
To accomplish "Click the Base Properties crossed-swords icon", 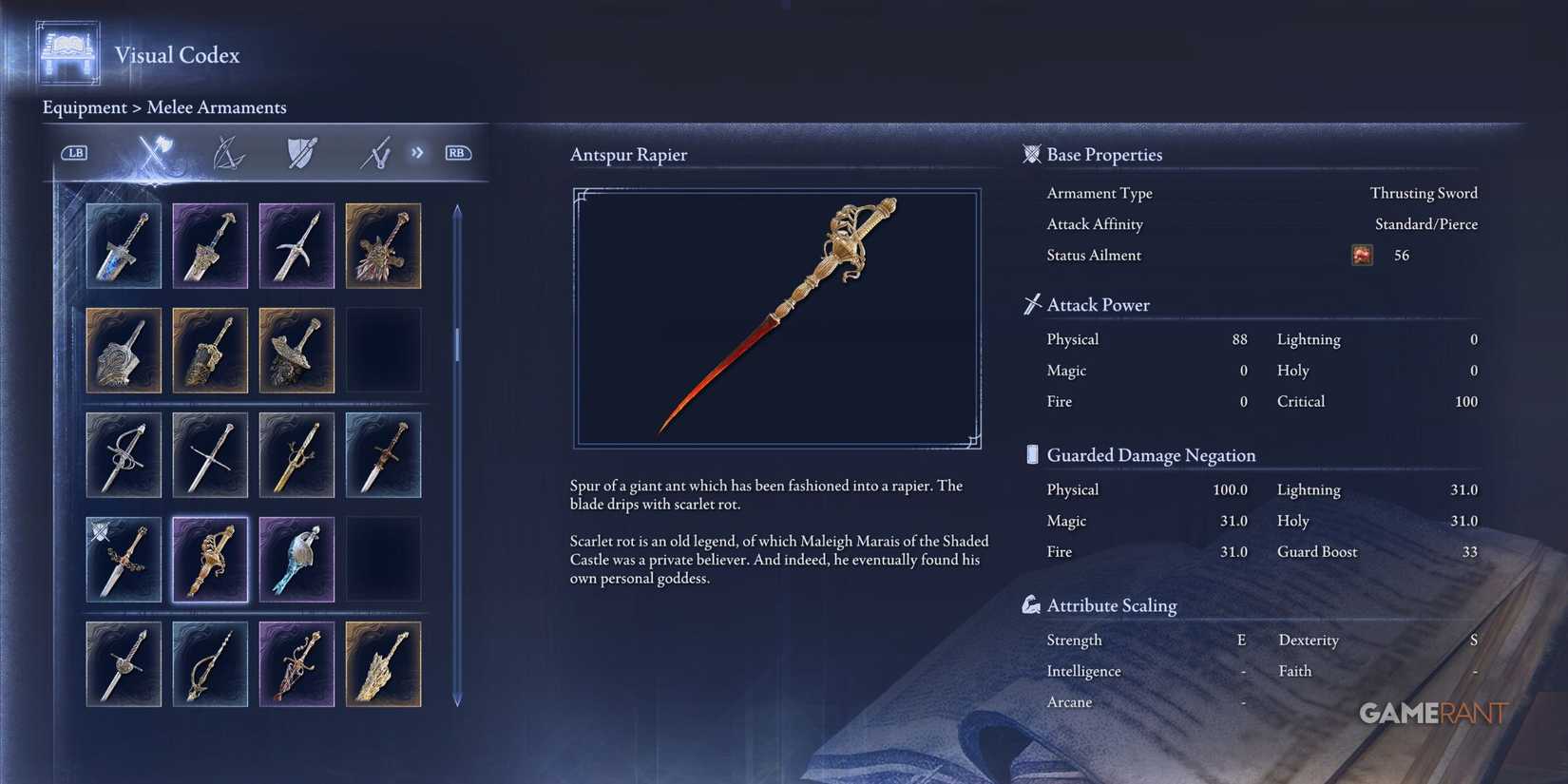I will point(1031,154).
